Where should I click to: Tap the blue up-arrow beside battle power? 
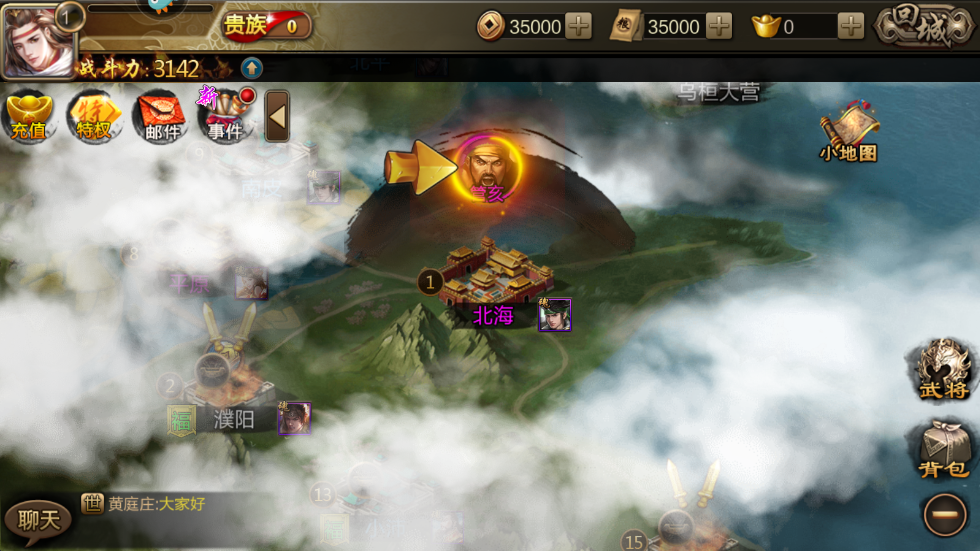[x=252, y=68]
